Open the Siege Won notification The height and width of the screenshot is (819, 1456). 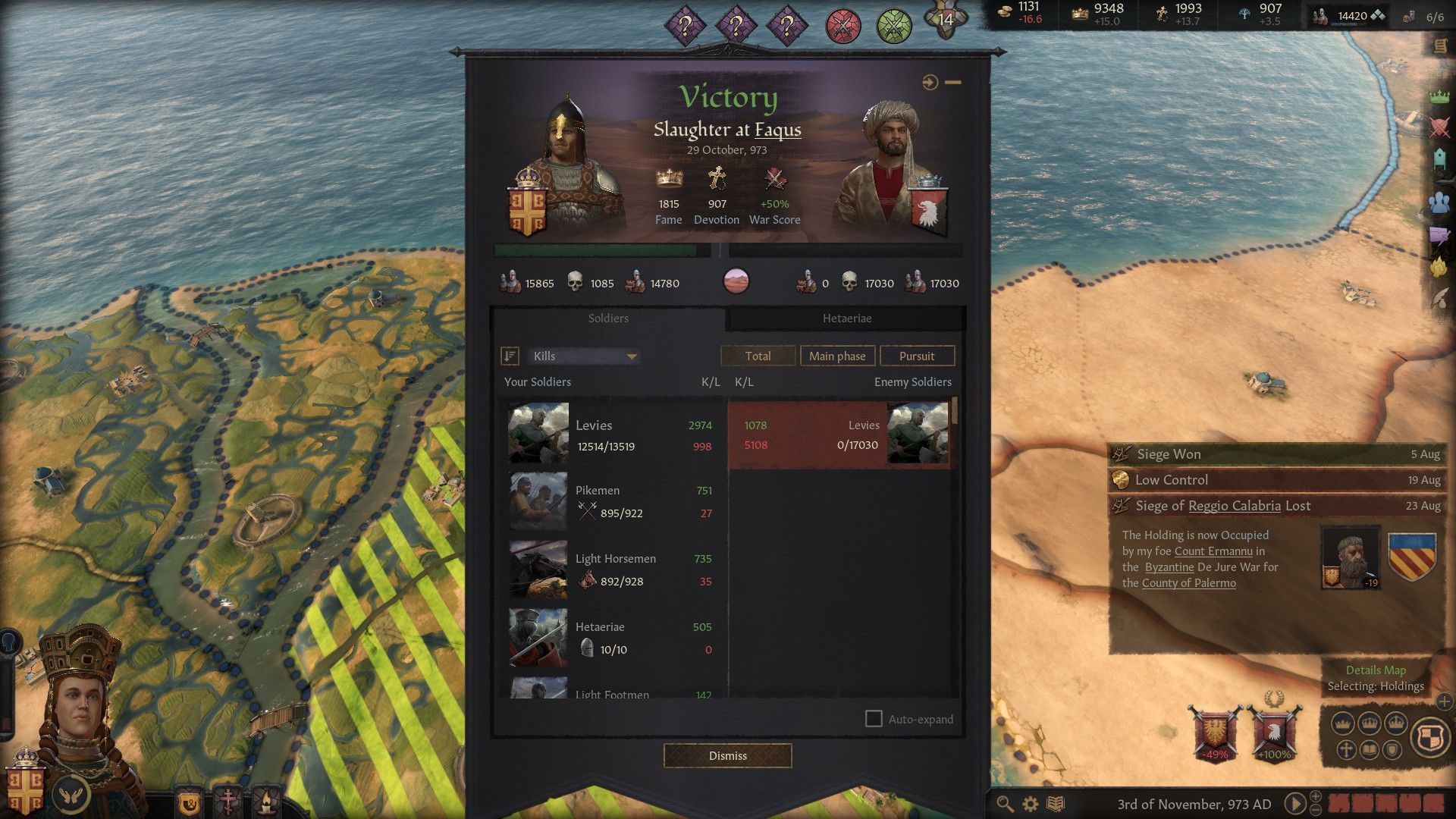[1276, 454]
